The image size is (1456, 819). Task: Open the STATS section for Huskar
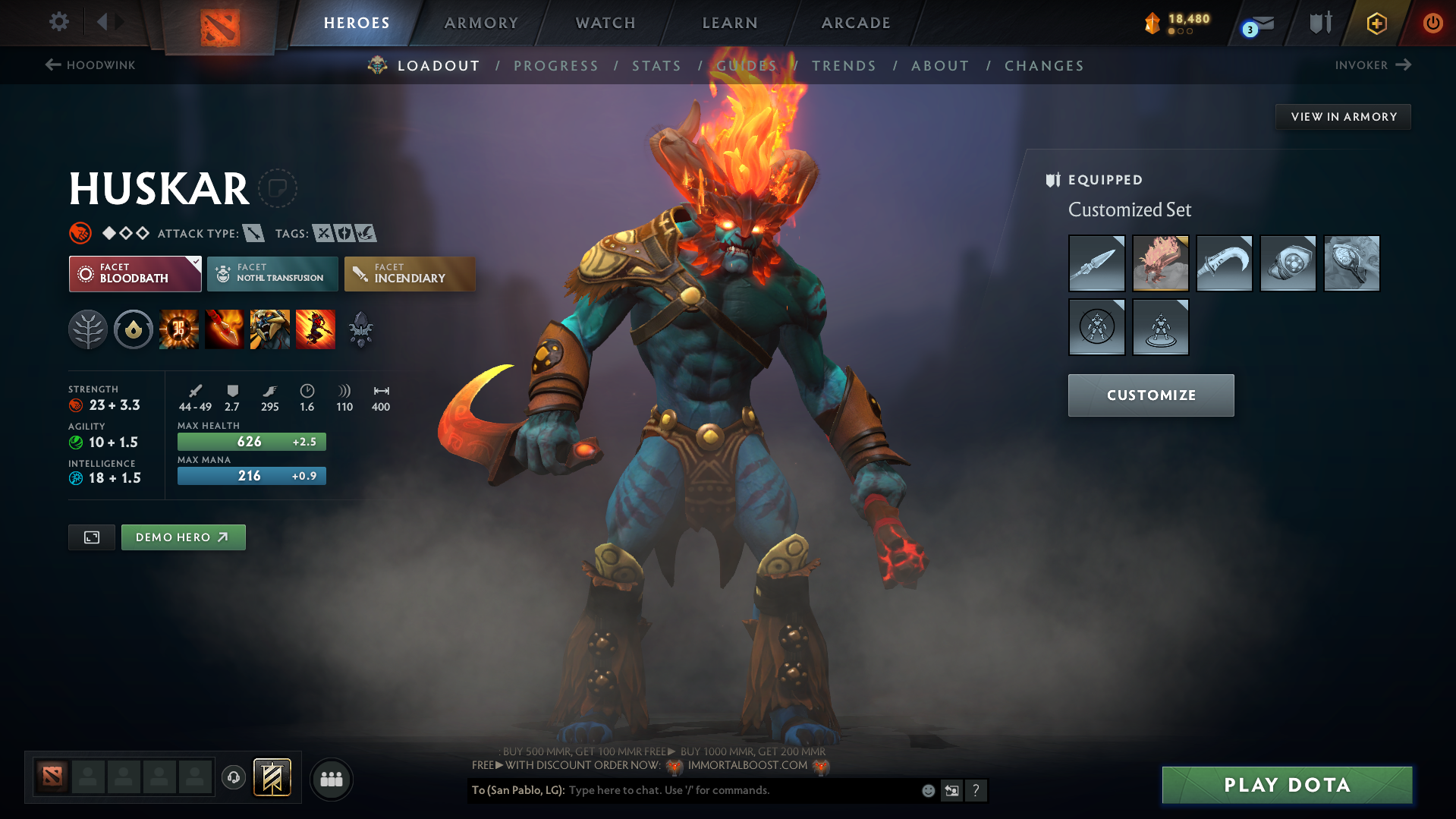[x=656, y=65]
